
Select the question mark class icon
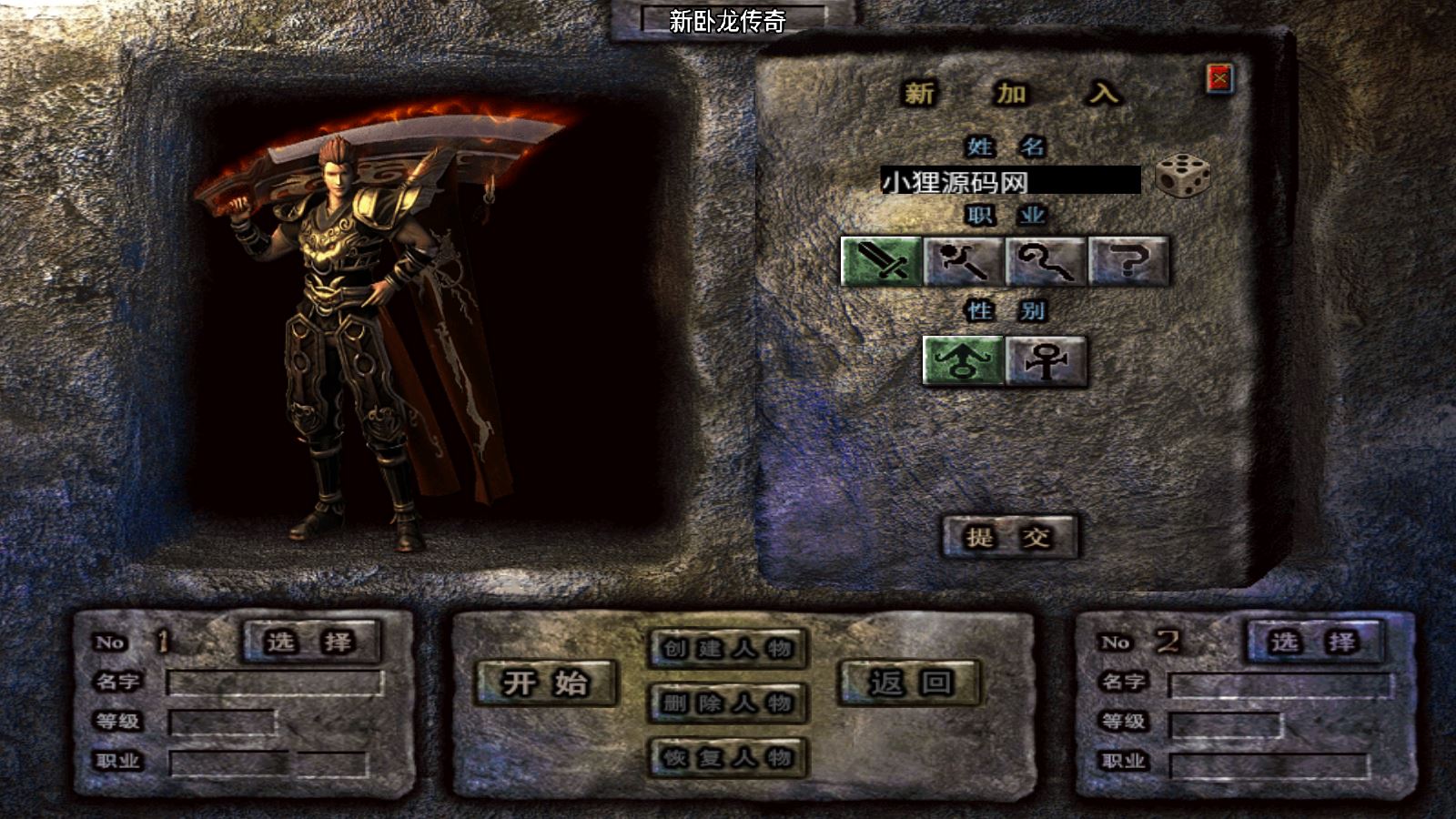(1128, 261)
